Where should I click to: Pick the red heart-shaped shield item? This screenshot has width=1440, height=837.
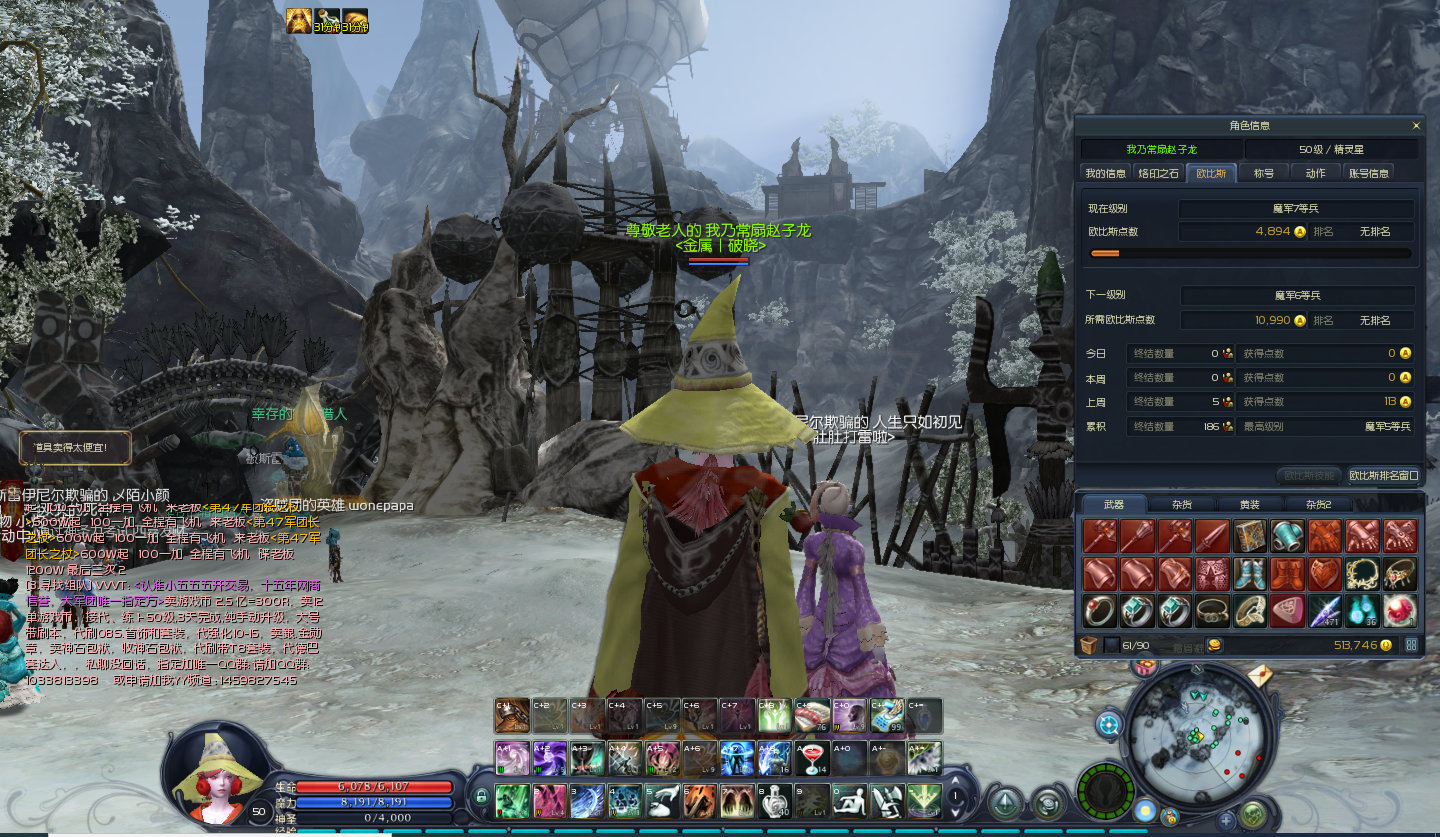(x=1326, y=574)
